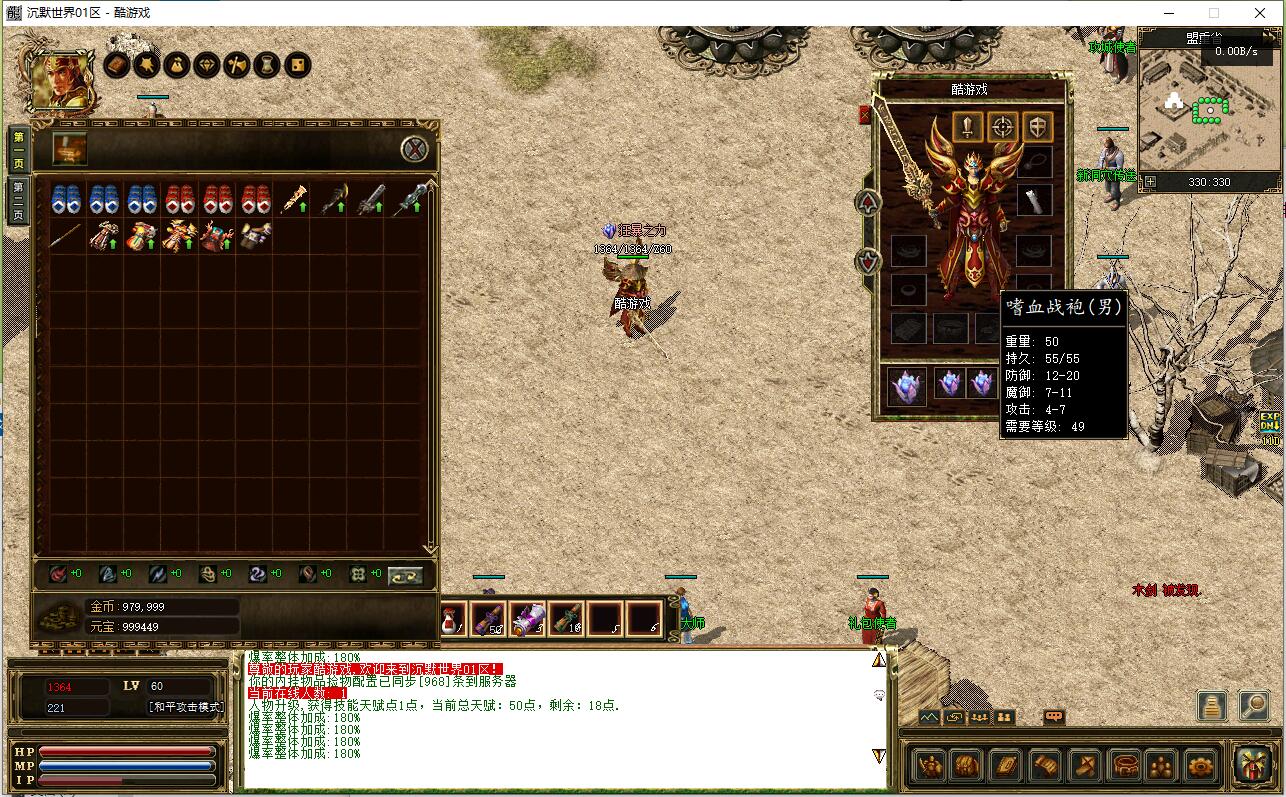This screenshot has width=1286, height=797.
Task: Use the purple scroll in the hotbar
Action: [528, 619]
